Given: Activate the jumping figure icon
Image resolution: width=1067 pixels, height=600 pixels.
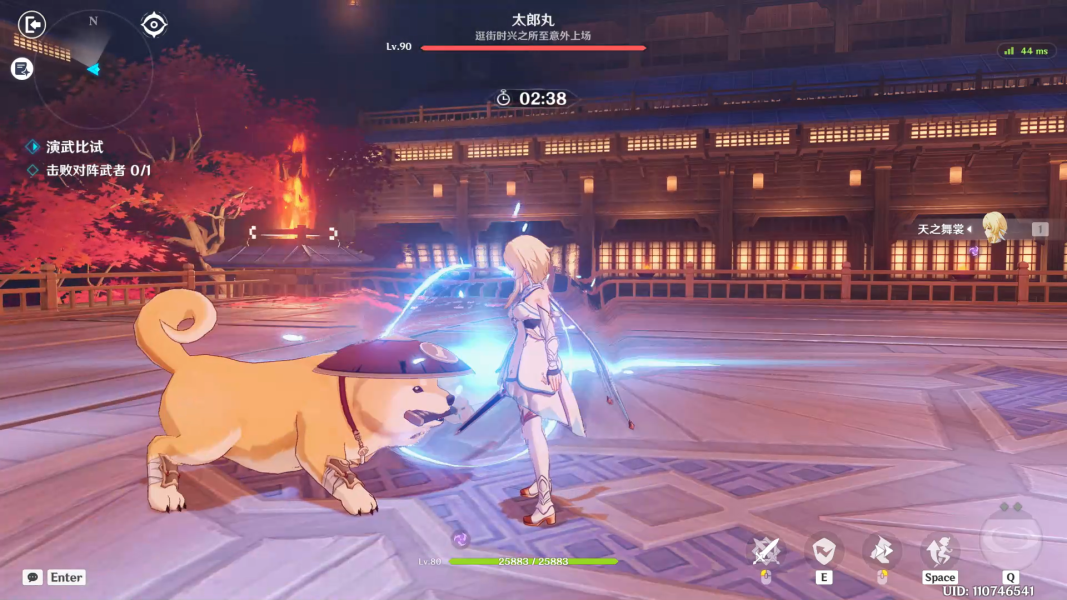Looking at the screenshot, I should click(x=940, y=551).
